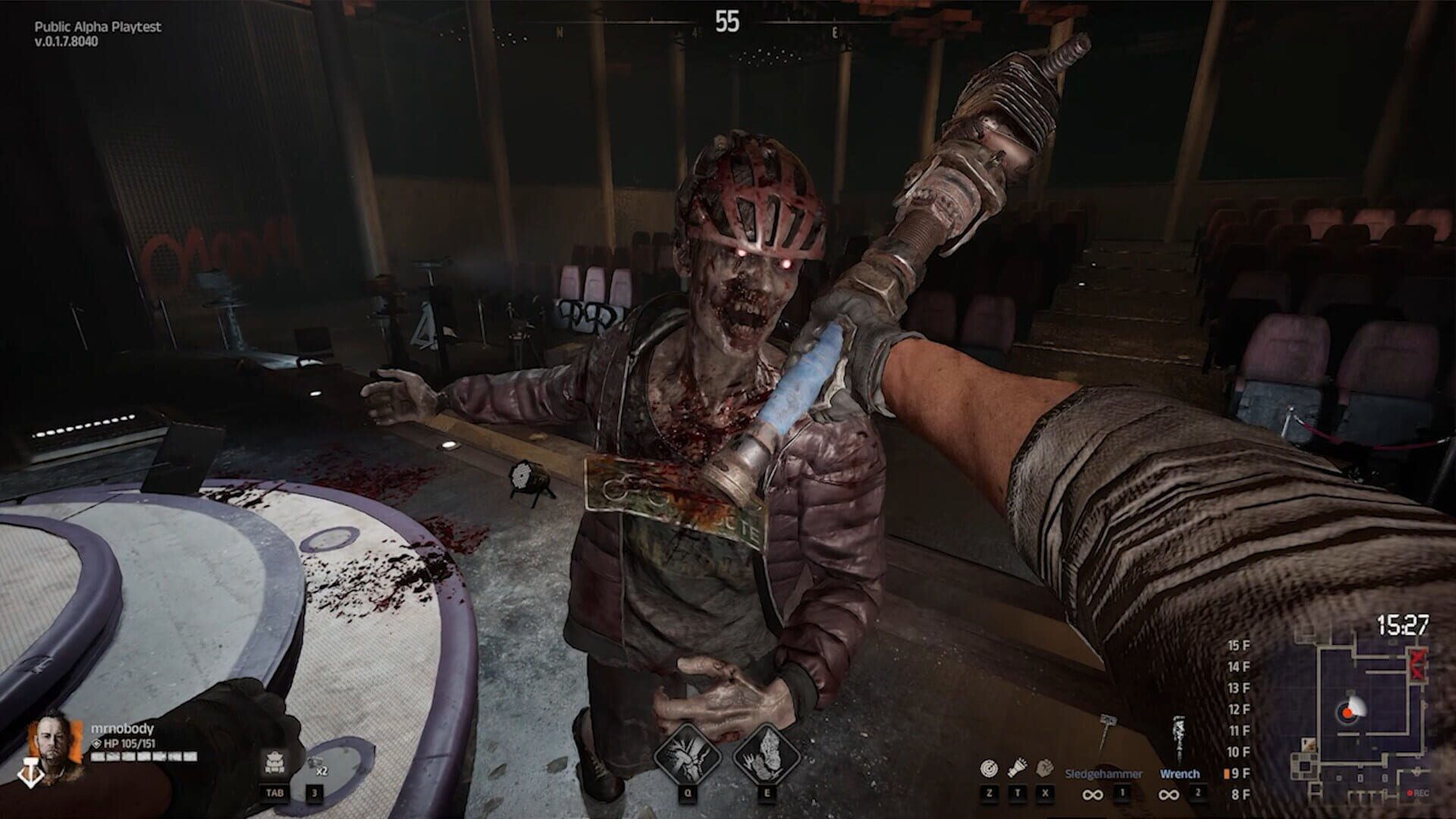Image resolution: width=1456 pixels, height=819 pixels.
Task: Click the red X marker on the minimap
Action: pos(1418,664)
